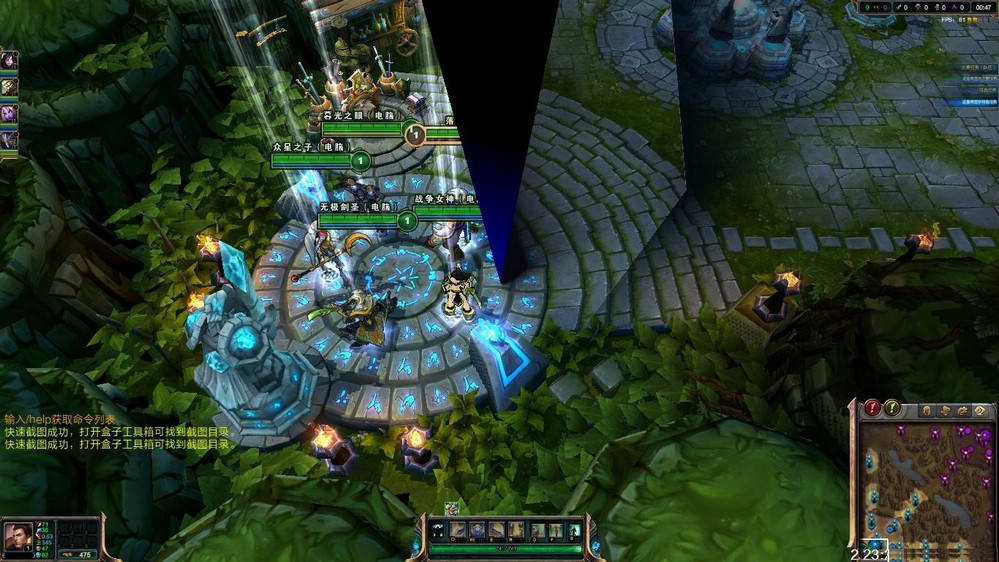Select the dark-haired ally champion portrait

click(x=8, y=62)
